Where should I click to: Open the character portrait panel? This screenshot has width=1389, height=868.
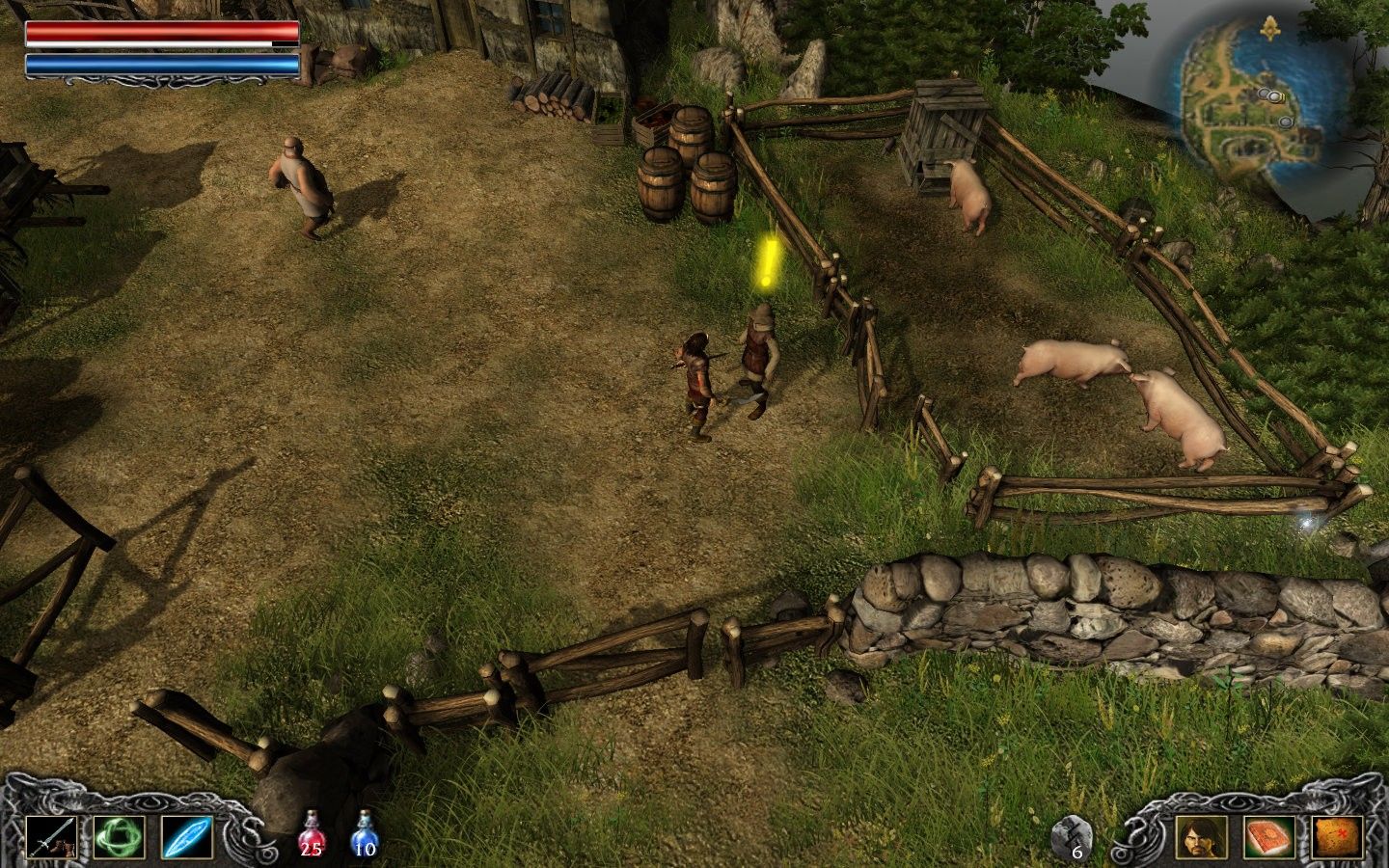click(1202, 837)
